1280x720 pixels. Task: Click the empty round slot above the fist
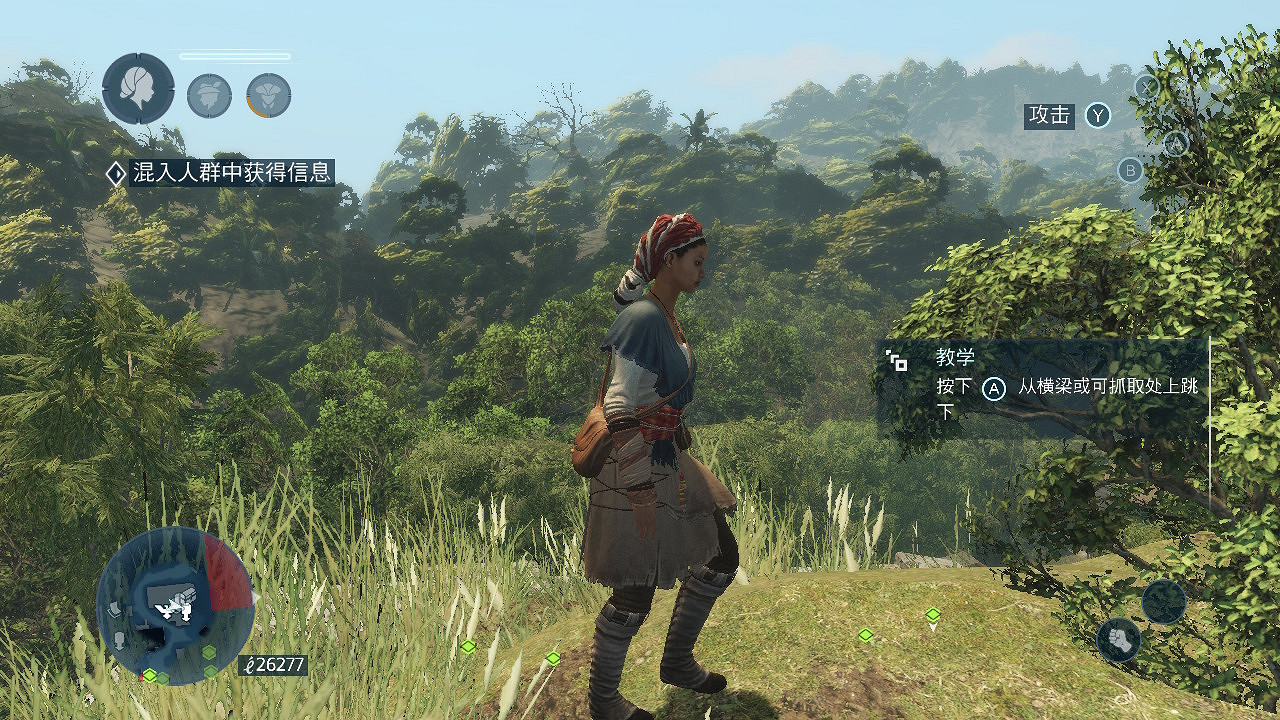pos(1164,602)
